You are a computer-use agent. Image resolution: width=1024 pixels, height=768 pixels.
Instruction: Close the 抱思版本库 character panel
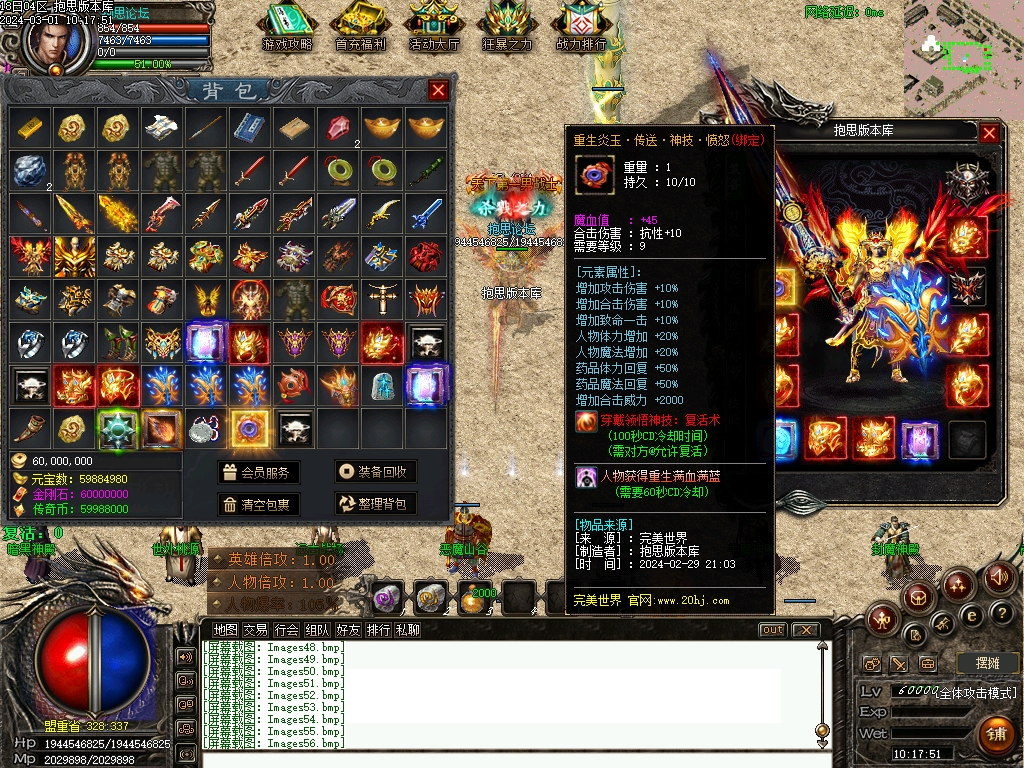point(989,132)
